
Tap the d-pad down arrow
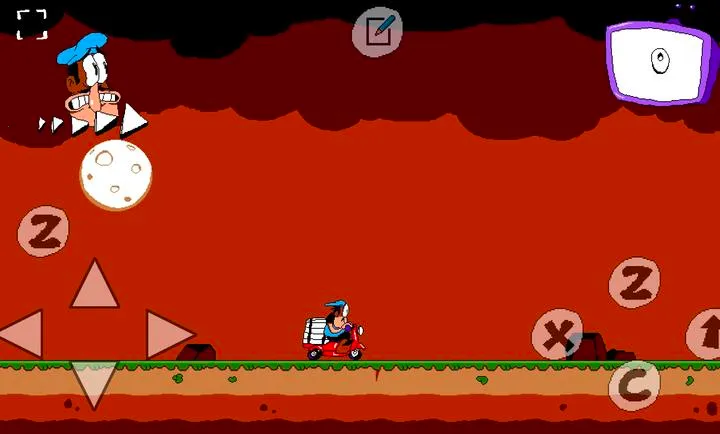pyautogui.click(x=94, y=383)
